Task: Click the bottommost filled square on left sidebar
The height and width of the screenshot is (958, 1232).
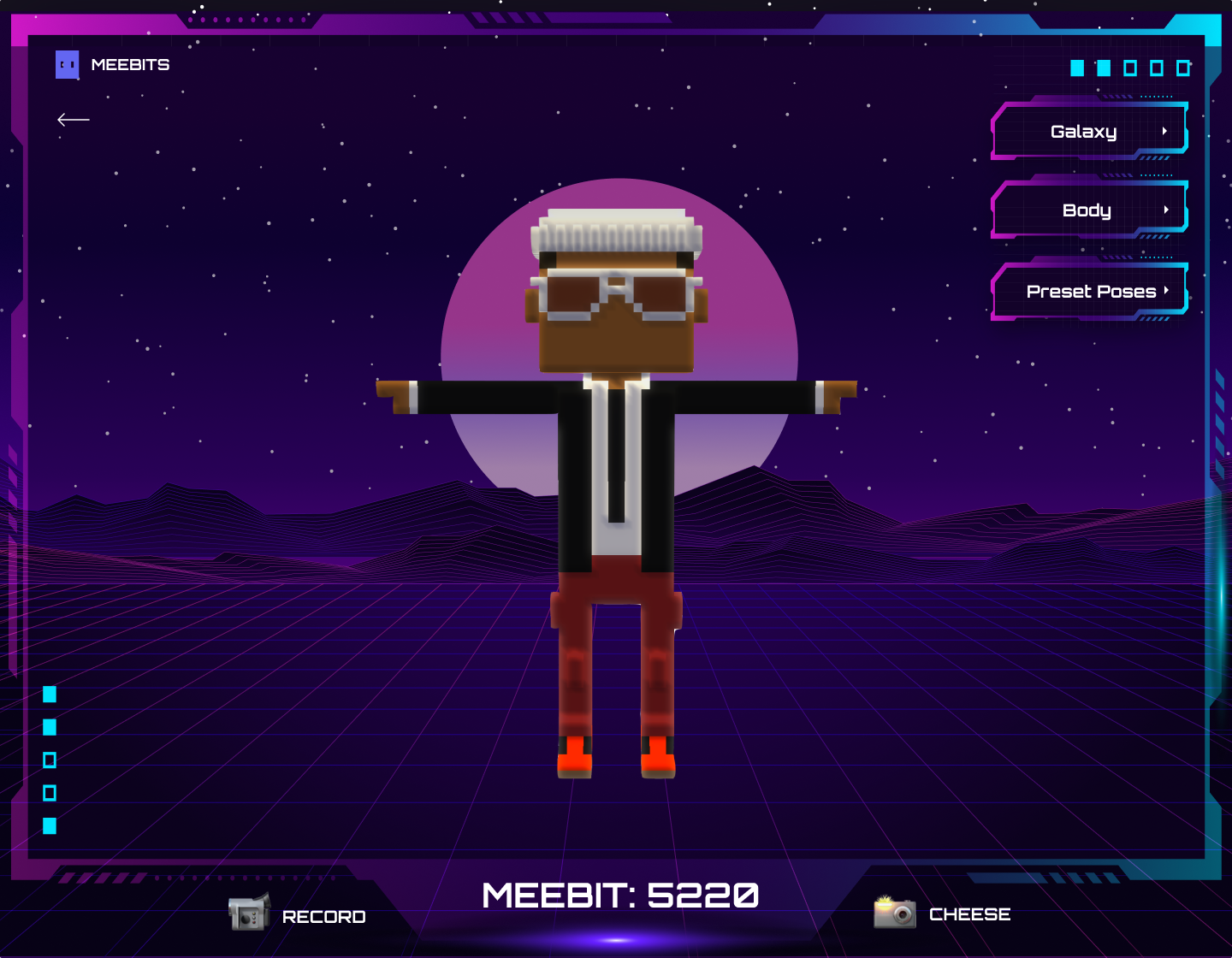Action: (50, 826)
